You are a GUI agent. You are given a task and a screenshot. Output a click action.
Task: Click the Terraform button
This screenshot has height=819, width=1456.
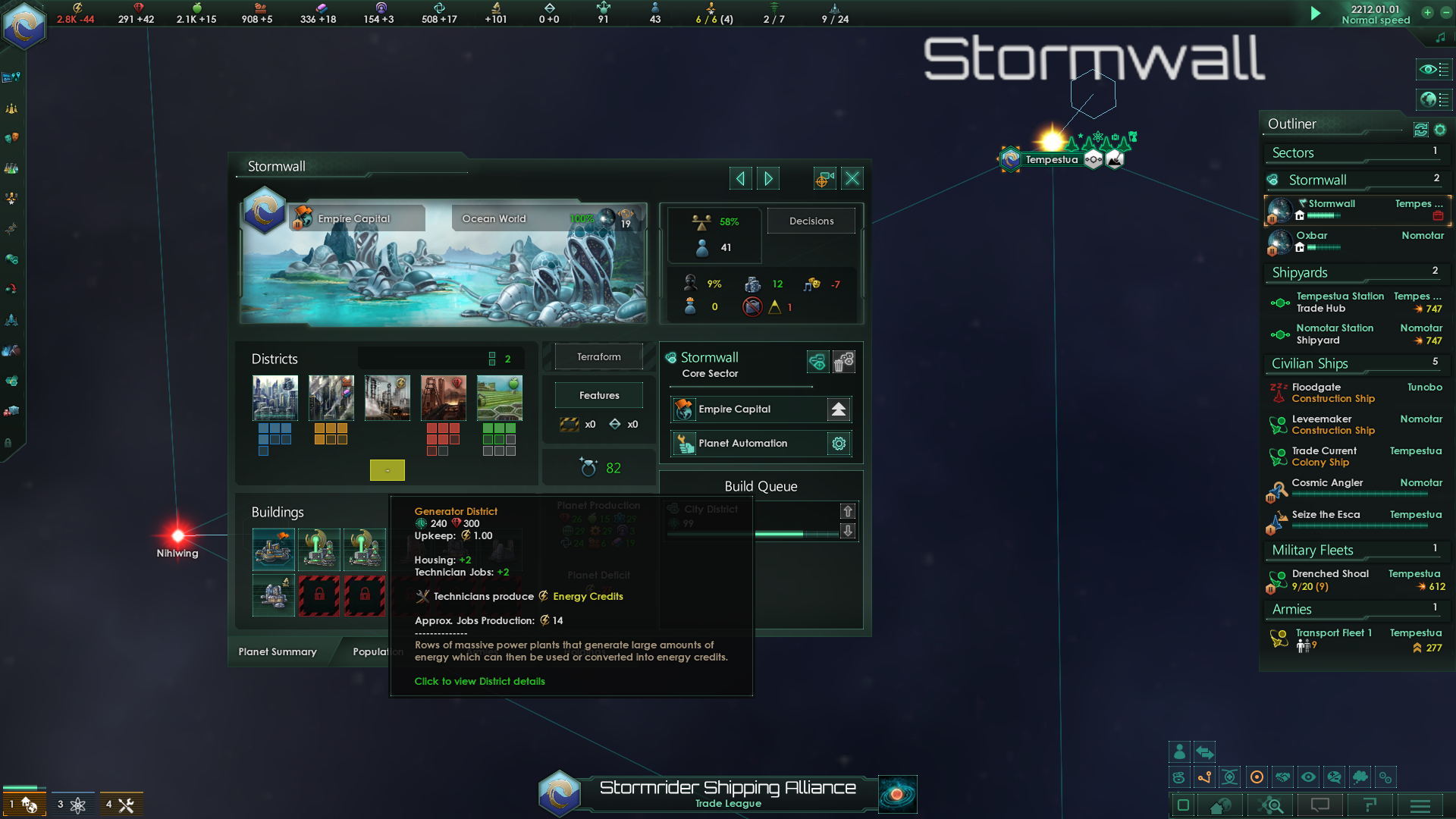point(598,356)
